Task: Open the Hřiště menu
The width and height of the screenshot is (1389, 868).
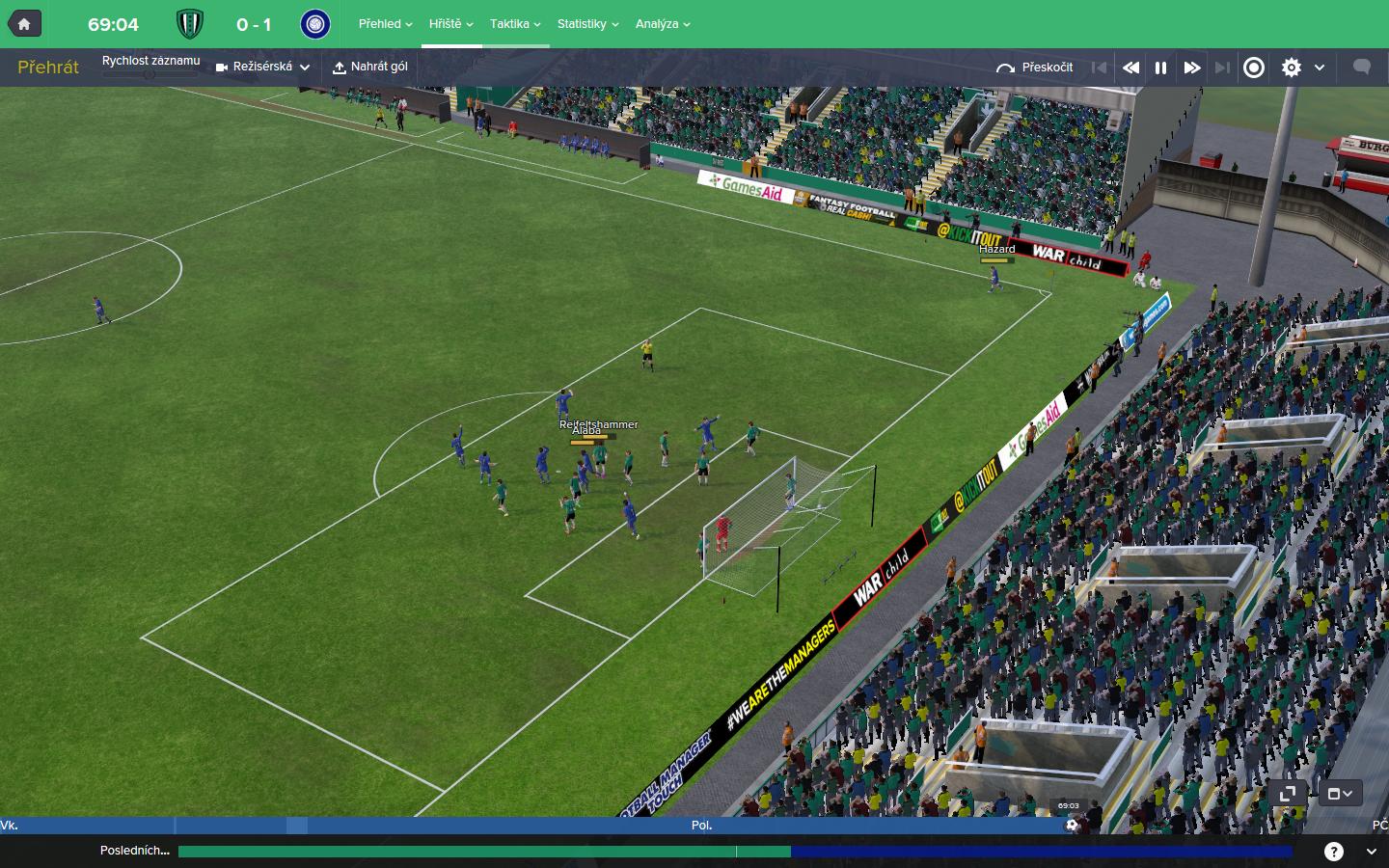Action: click(450, 24)
